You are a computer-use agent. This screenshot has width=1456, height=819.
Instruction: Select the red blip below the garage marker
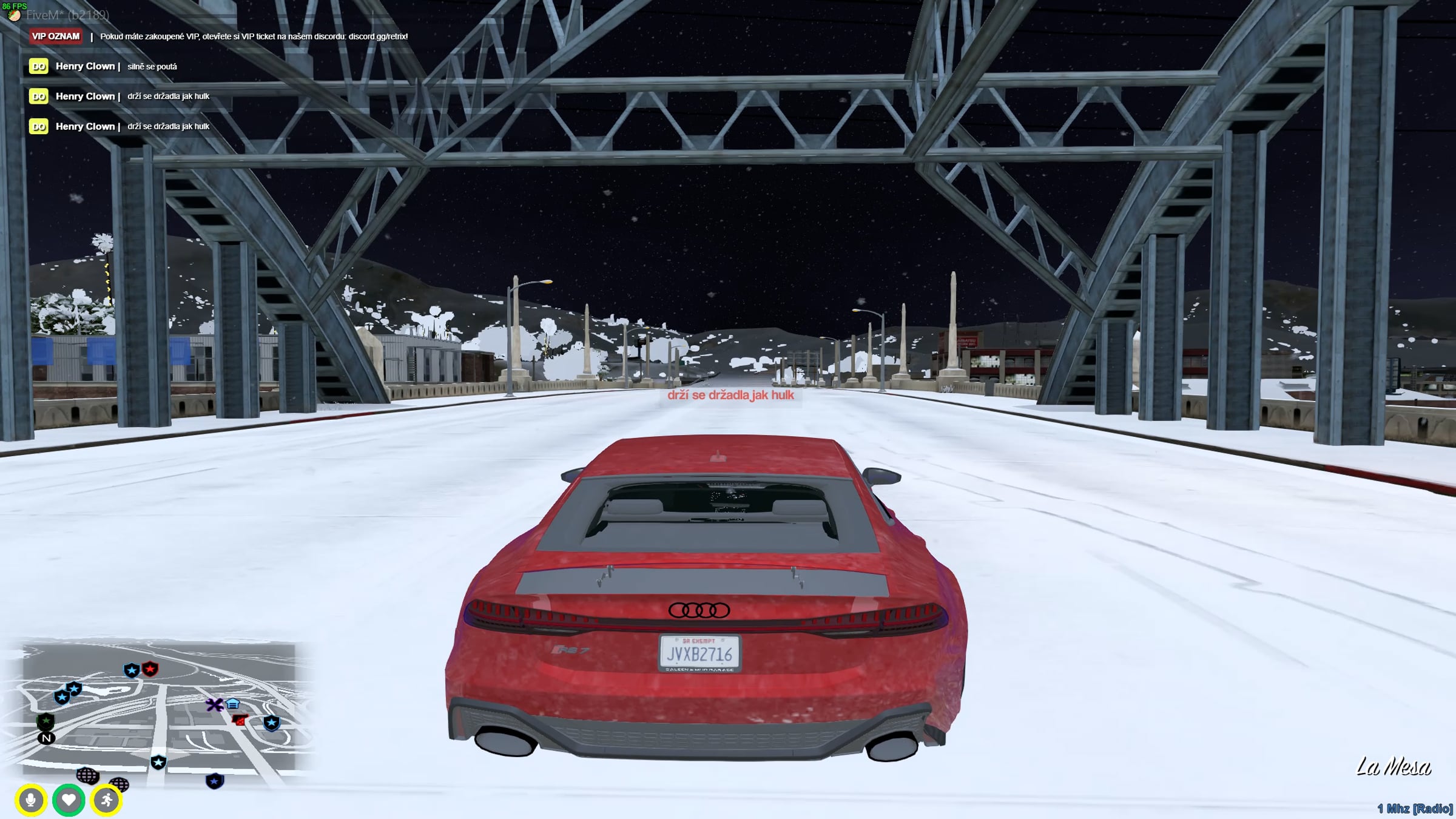(x=240, y=720)
